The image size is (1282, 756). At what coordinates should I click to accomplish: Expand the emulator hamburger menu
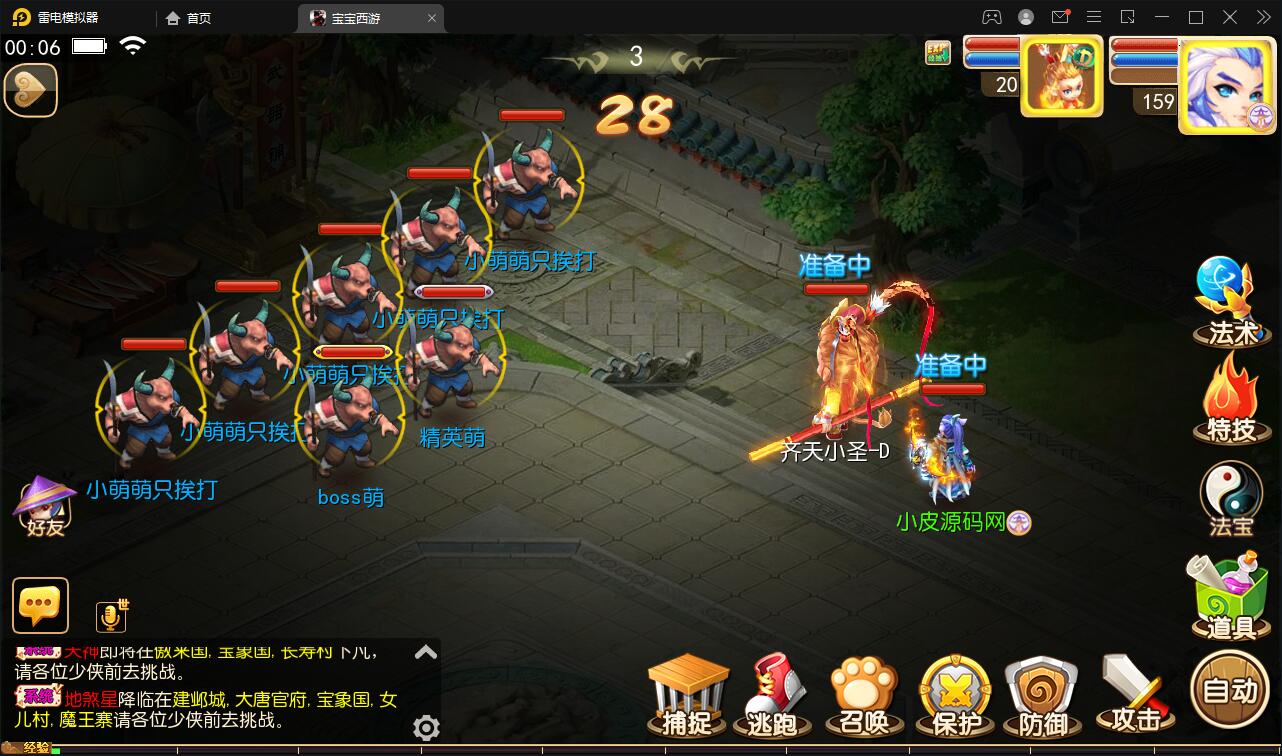click(x=1094, y=17)
